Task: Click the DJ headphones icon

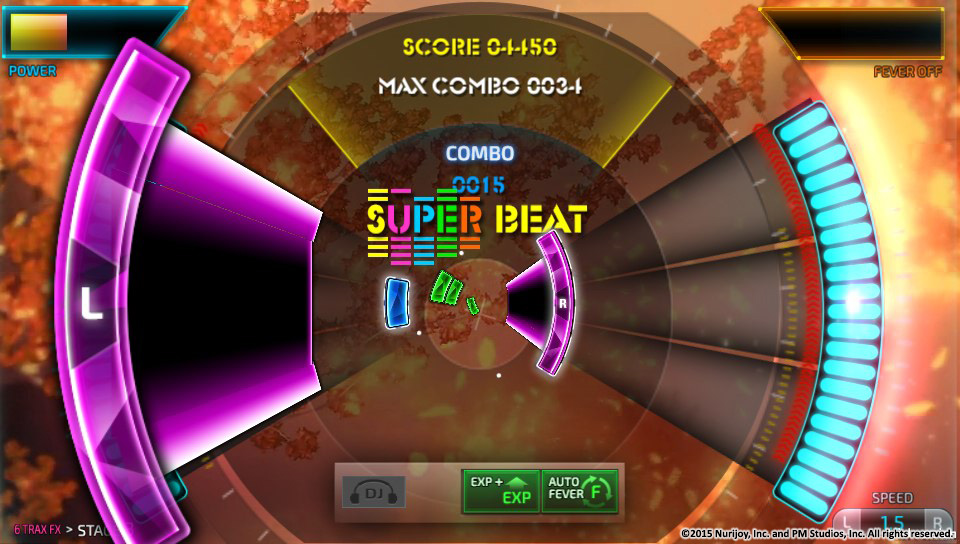Action: click(374, 492)
